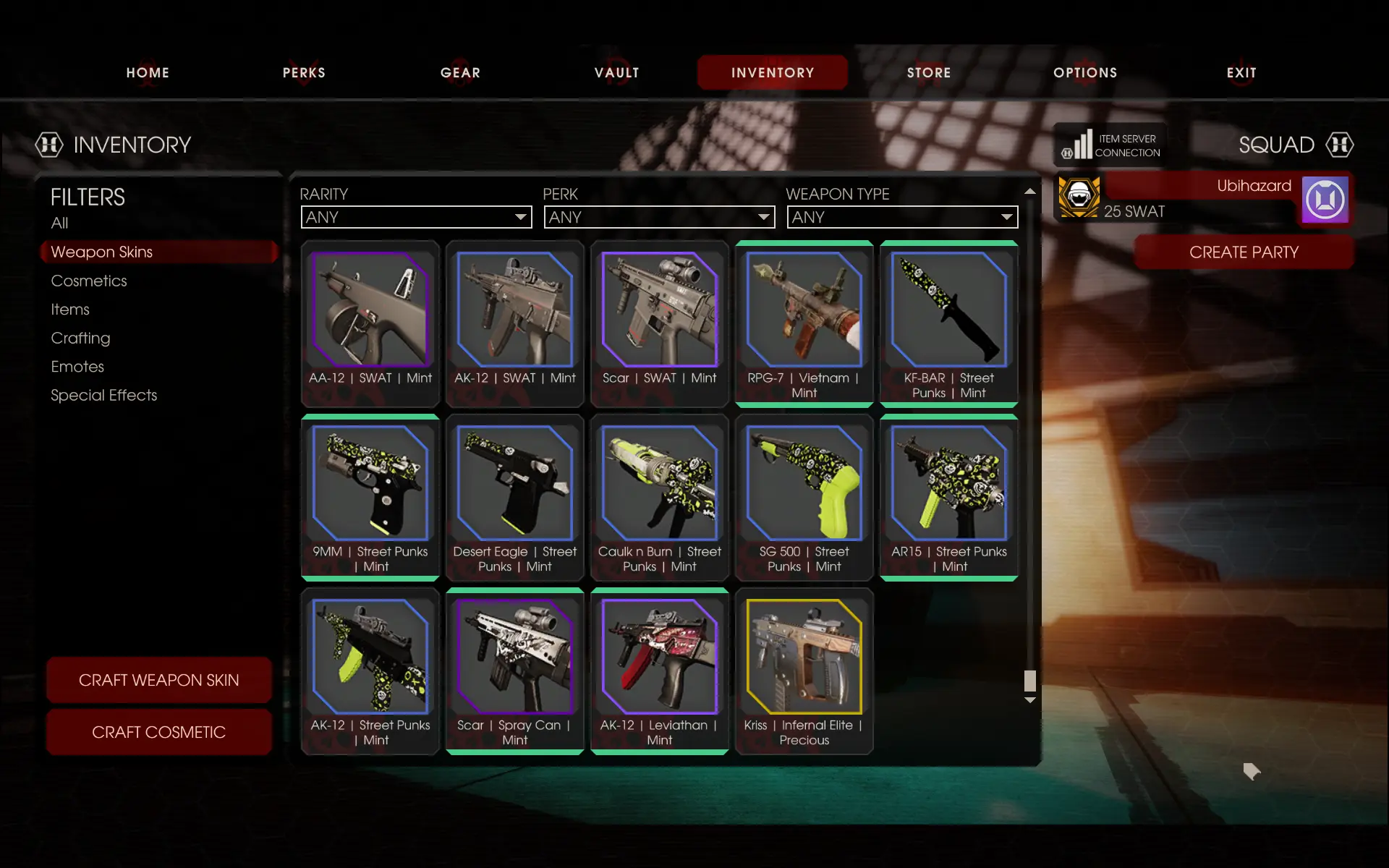Exit the game via top bar
The image size is (1389, 868).
(x=1241, y=72)
